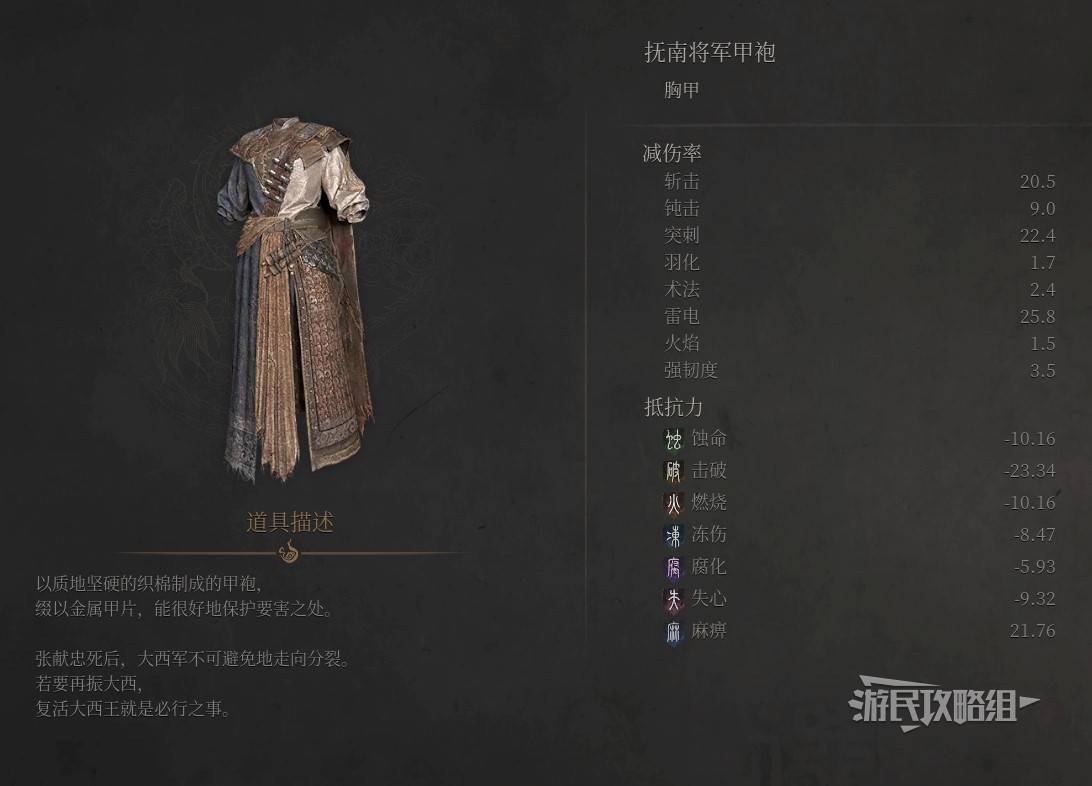Choose the 燃烧 fire resistance icon
This screenshot has height=786, width=1092.
tap(674, 503)
